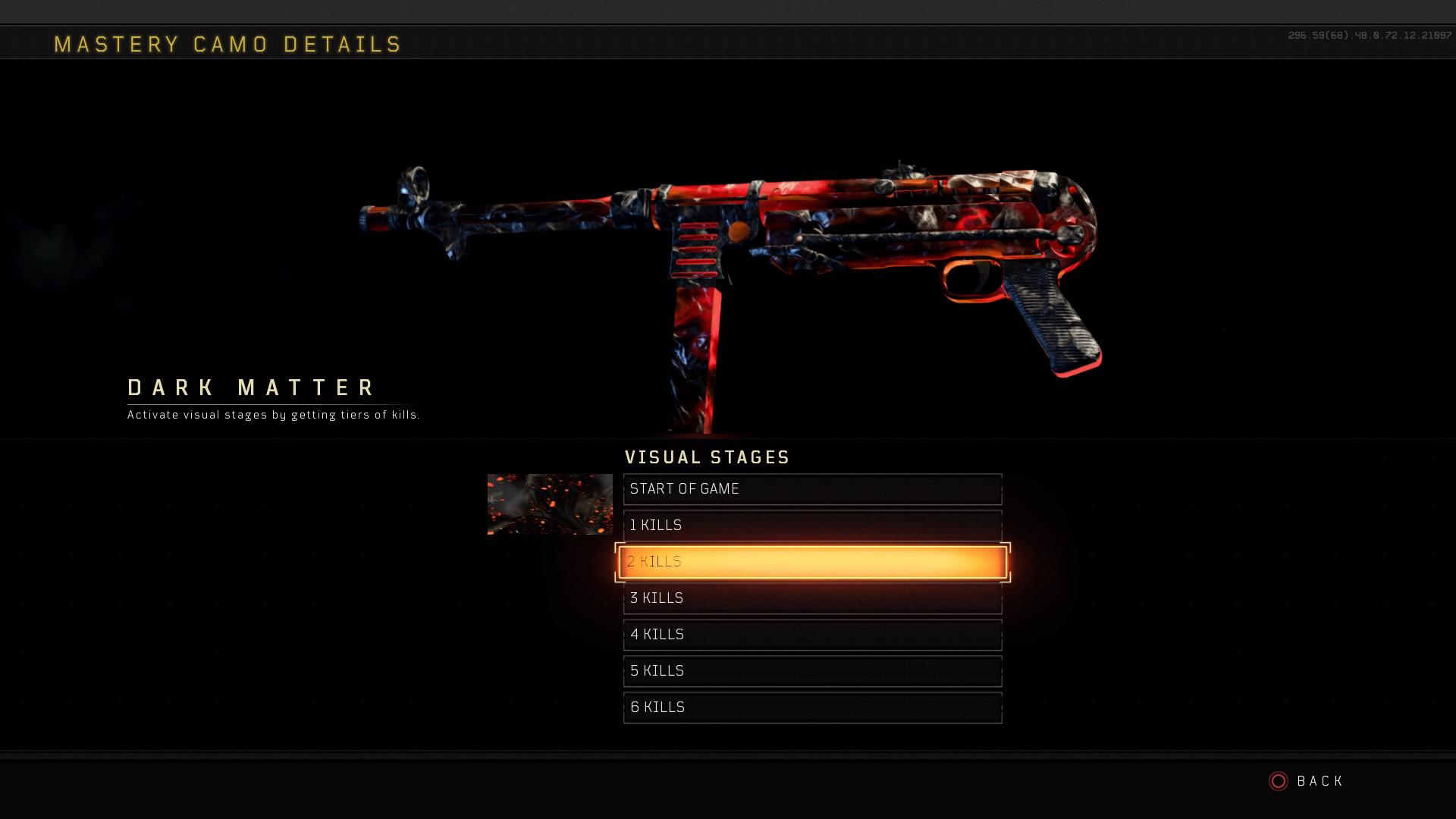Select the 4 Kills stage row
The width and height of the screenshot is (1456, 819).
click(x=812, y=635)
